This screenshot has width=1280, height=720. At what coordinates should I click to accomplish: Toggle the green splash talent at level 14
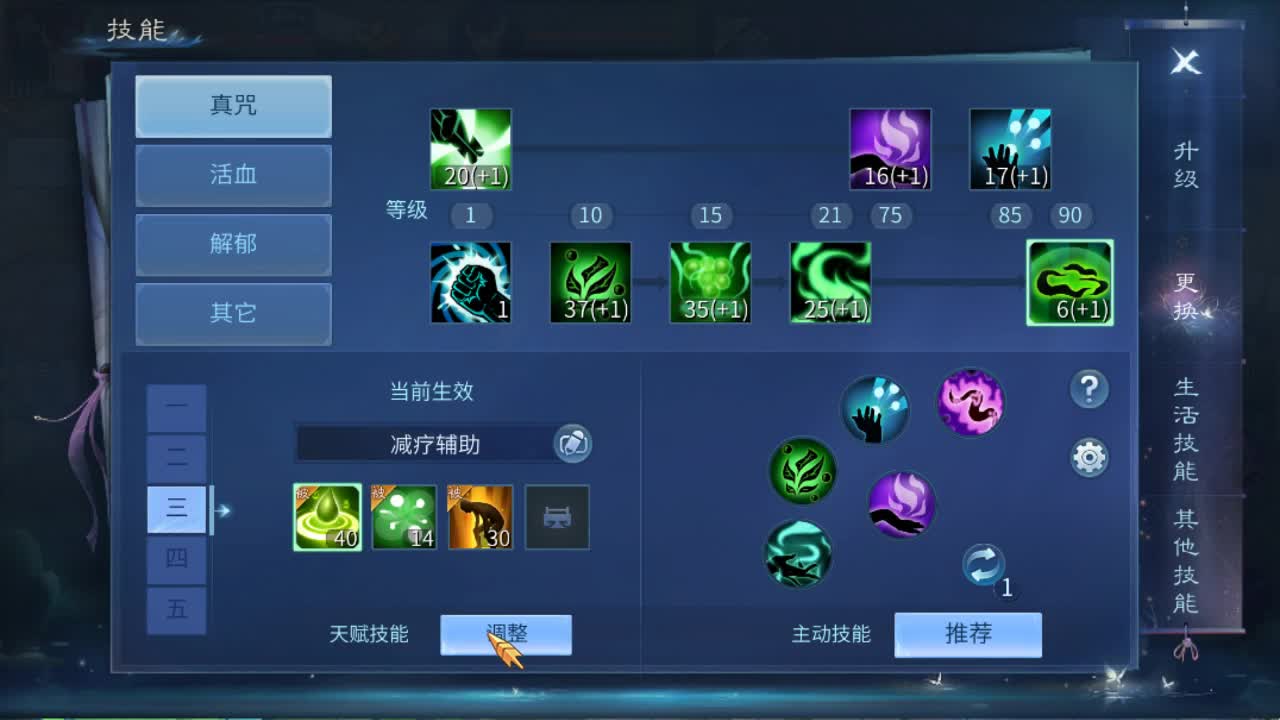click(404, 516)
